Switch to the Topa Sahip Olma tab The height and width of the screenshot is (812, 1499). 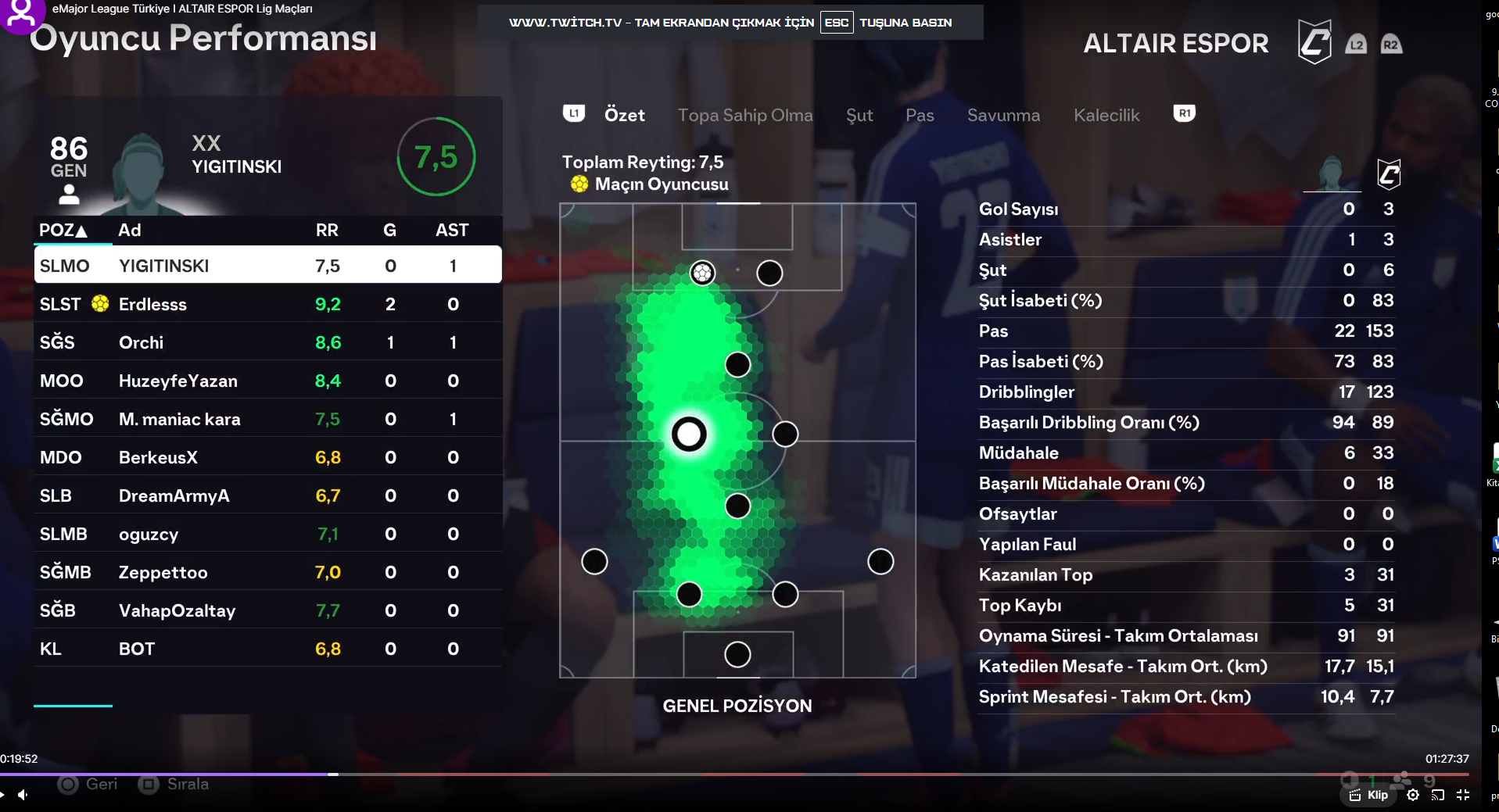pos(744,115)
